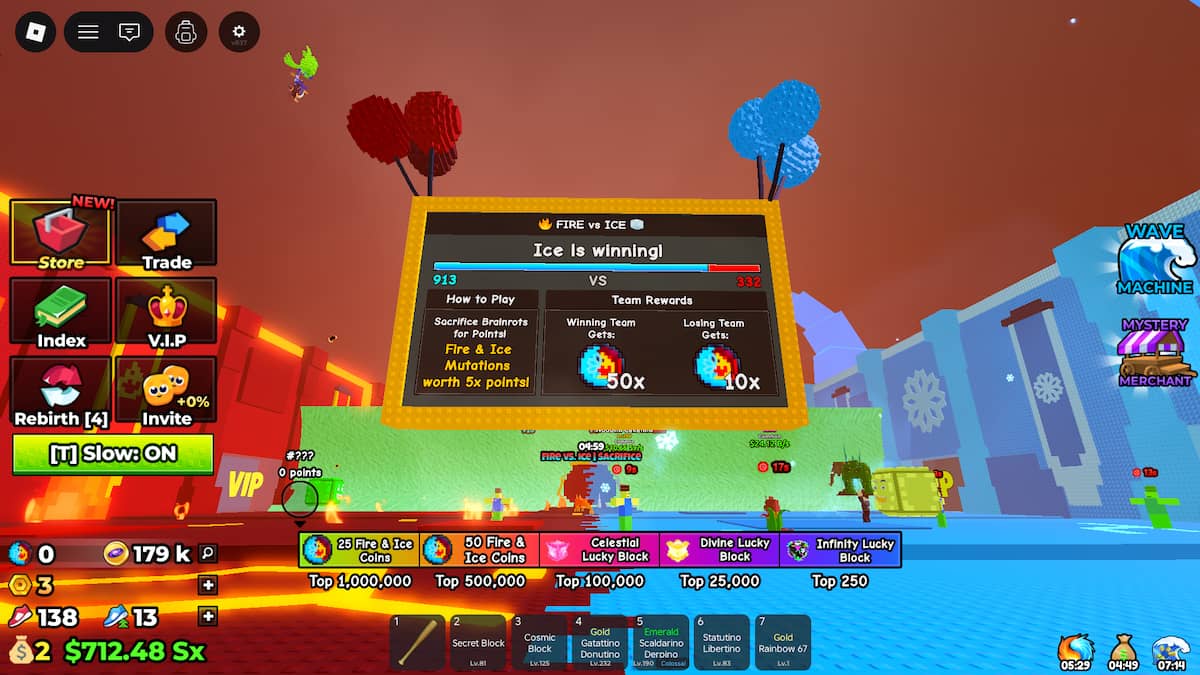Image resolution: width=1200 pixels, height=675 pixels.
Task: Equip the Gold Gatattino Donutino slot
Action: point(600,642)
